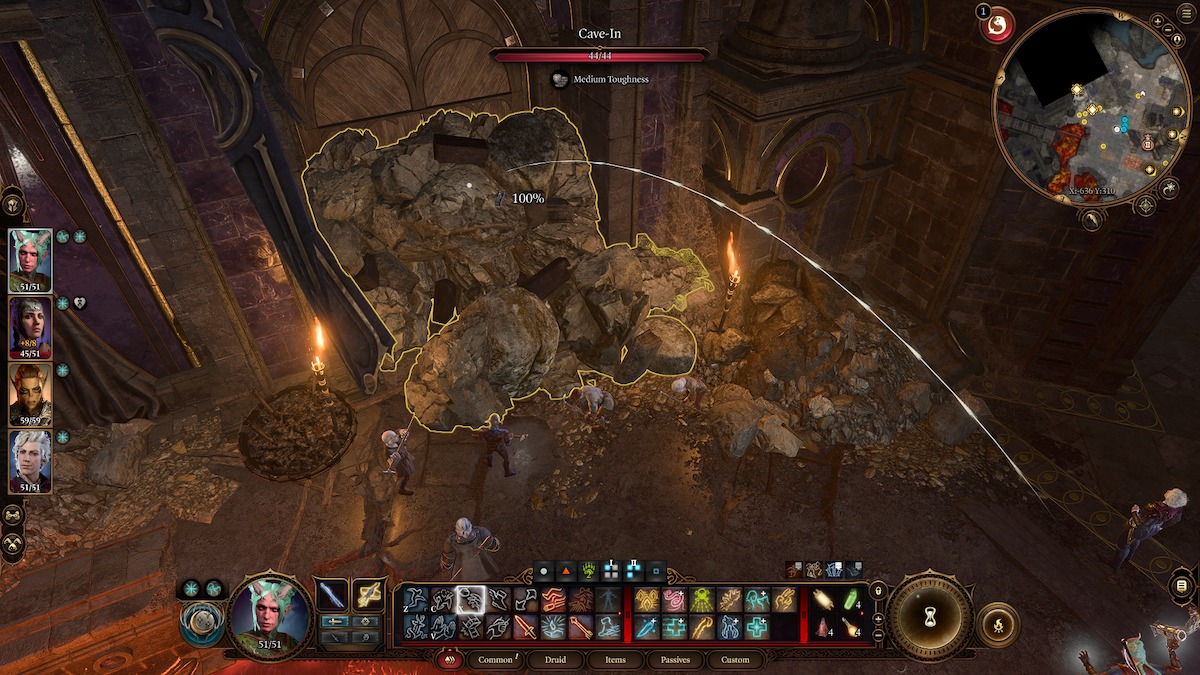Screen dimensions: 1200x675
Task: Use the scroll item in the hotbar
Action: coord(825,599)
